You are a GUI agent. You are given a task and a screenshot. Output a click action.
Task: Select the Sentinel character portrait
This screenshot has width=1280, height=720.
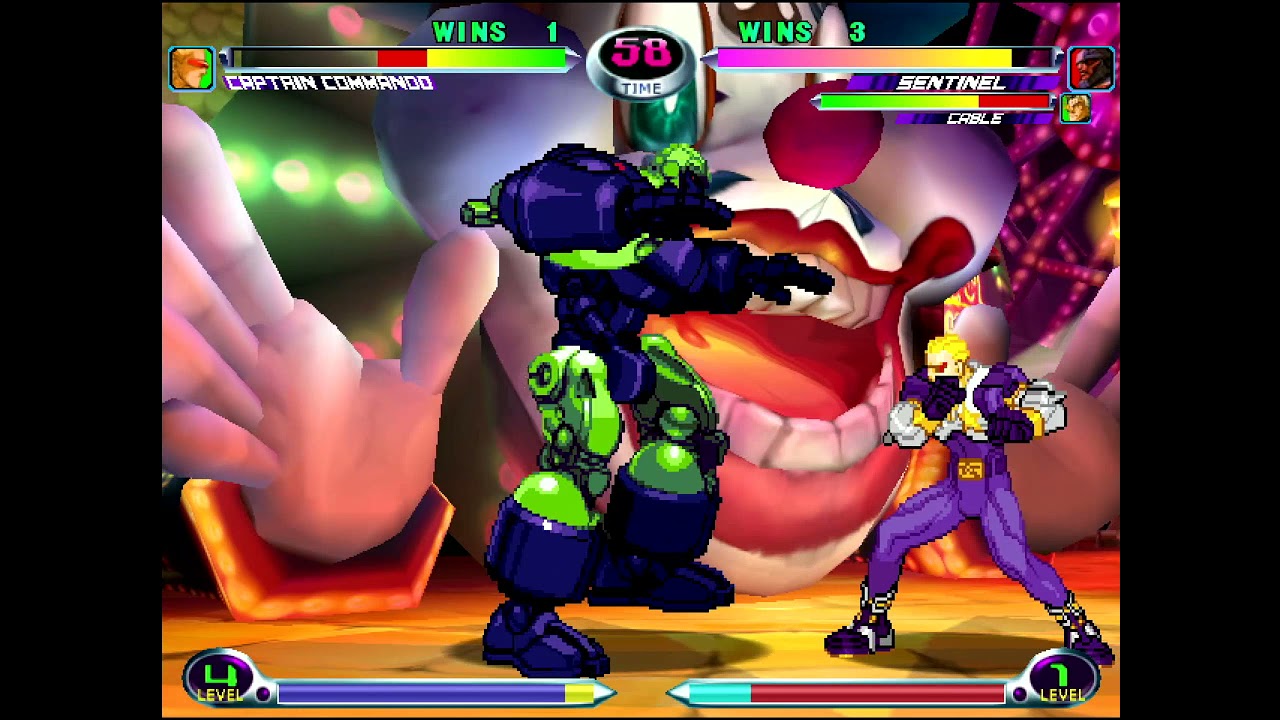tap(1091, 68)
